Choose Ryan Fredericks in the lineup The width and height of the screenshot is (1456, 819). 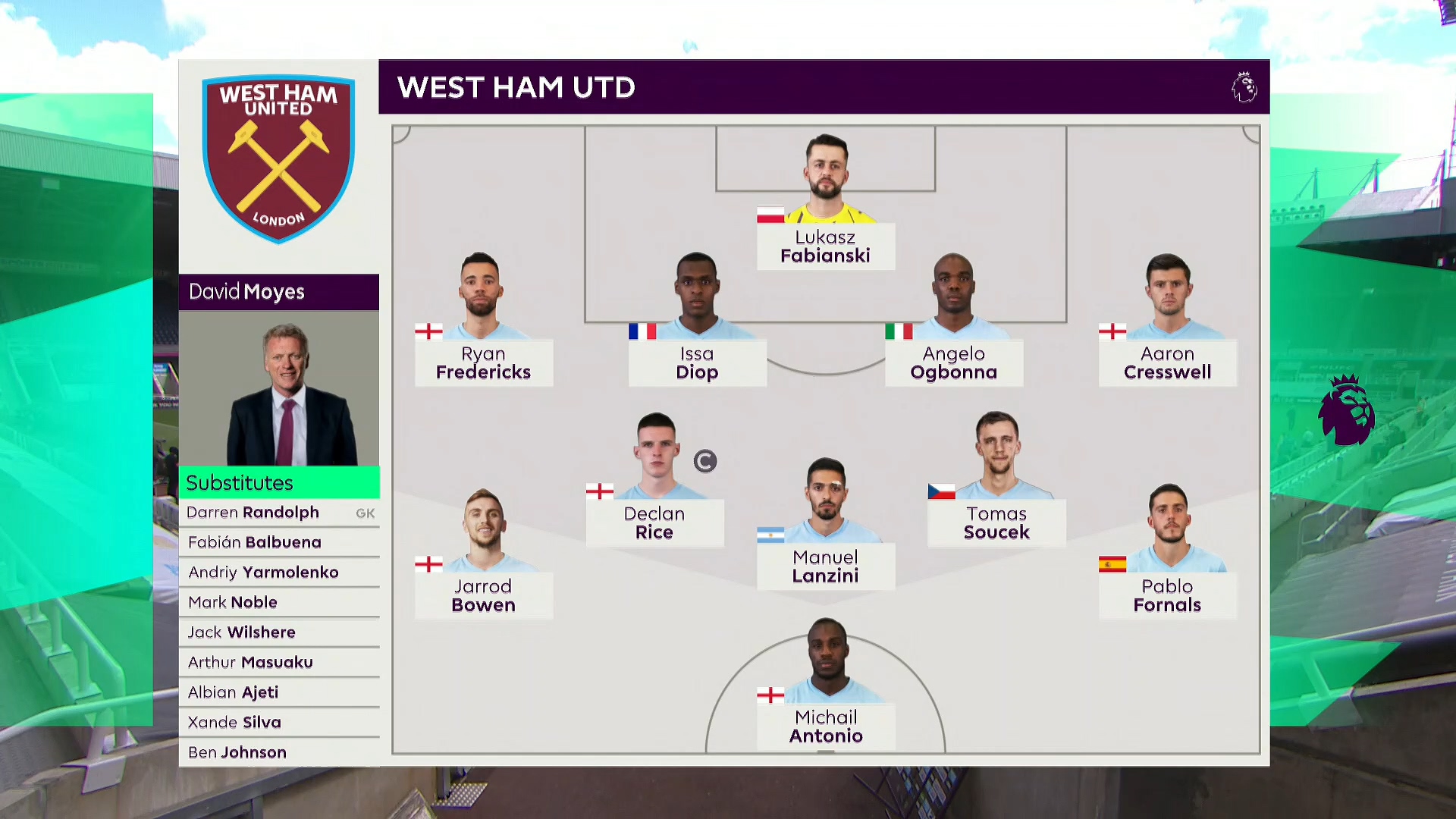pyautogui.click(x=483, y=362)
